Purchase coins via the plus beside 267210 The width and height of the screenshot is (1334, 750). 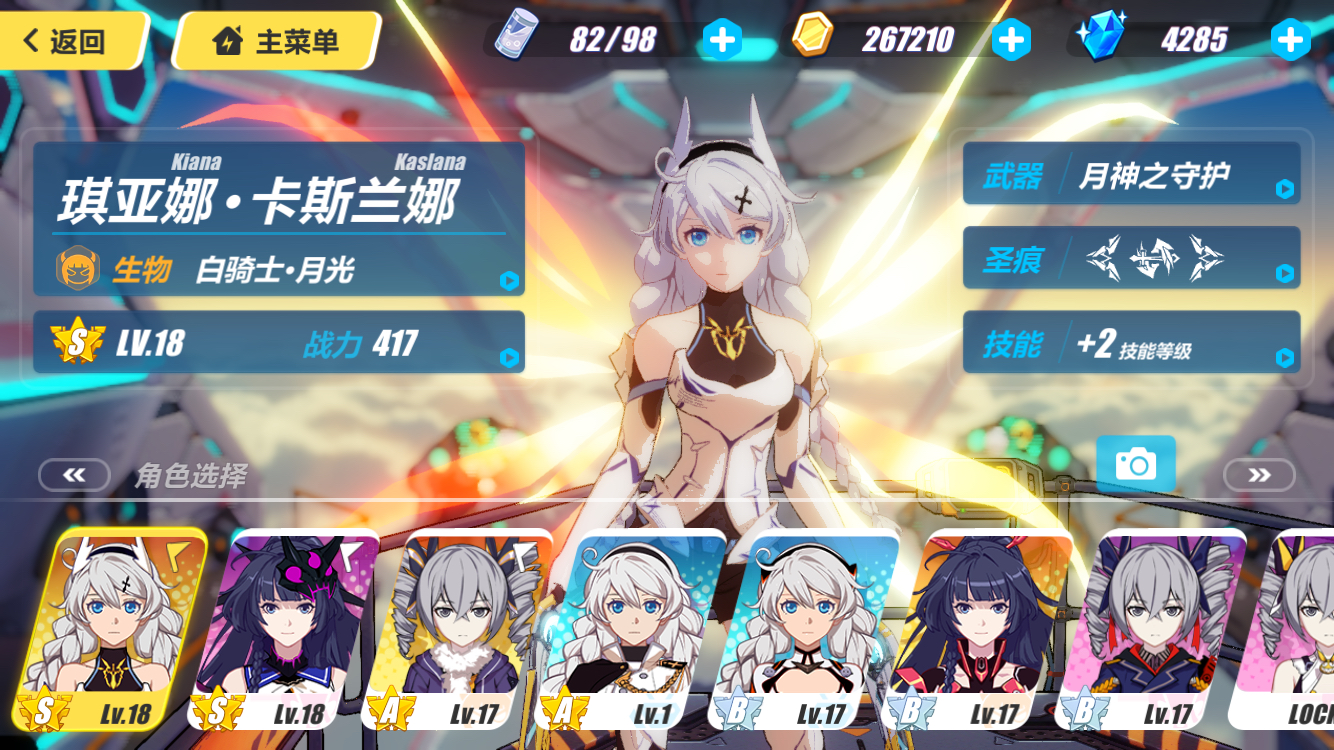pos(1012,38)
